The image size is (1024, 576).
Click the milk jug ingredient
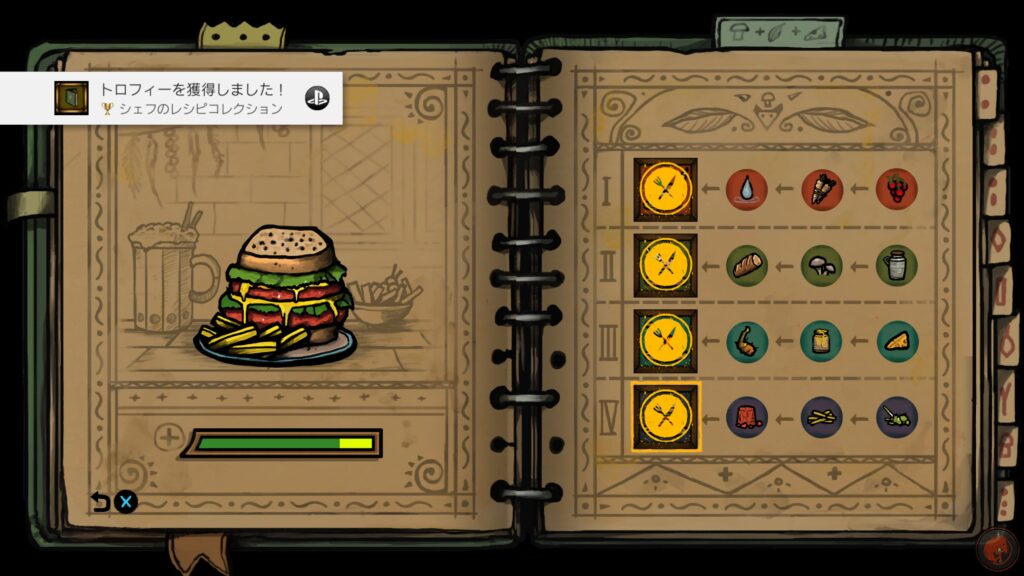[897, 266]
